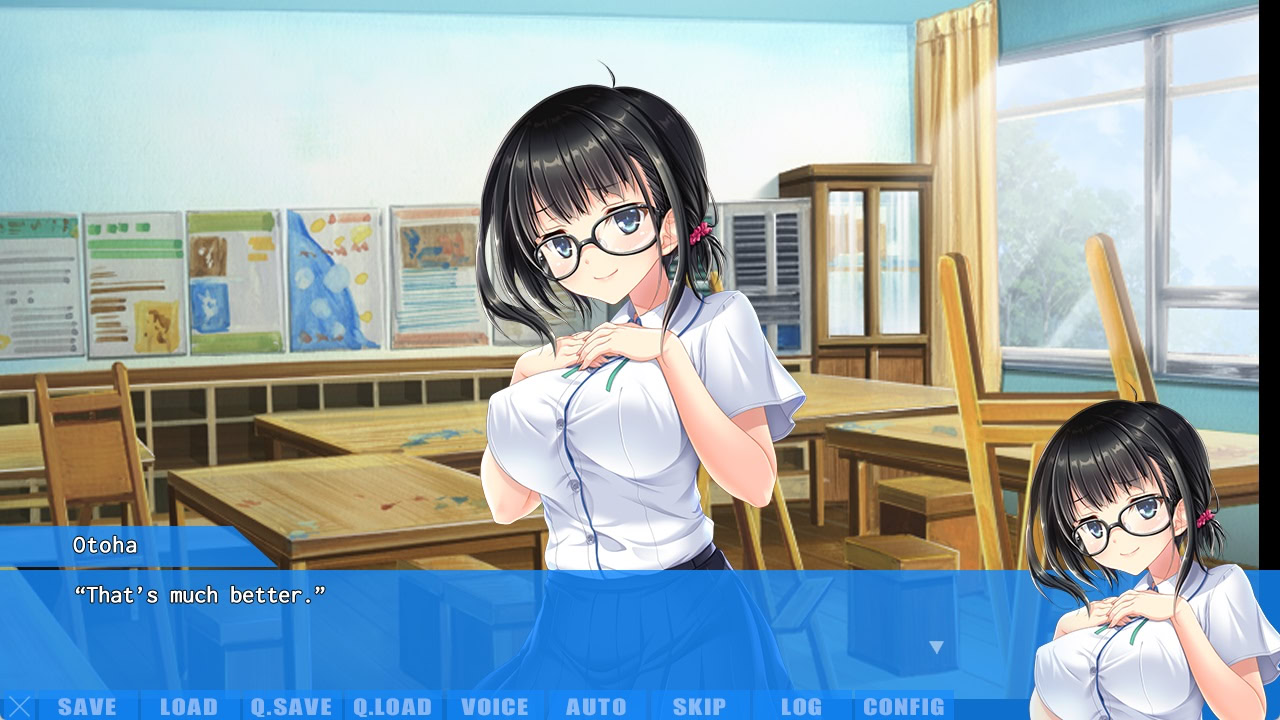The image size is (1280, 720).
Task: Open the LOAD menu
Action: 189,707
